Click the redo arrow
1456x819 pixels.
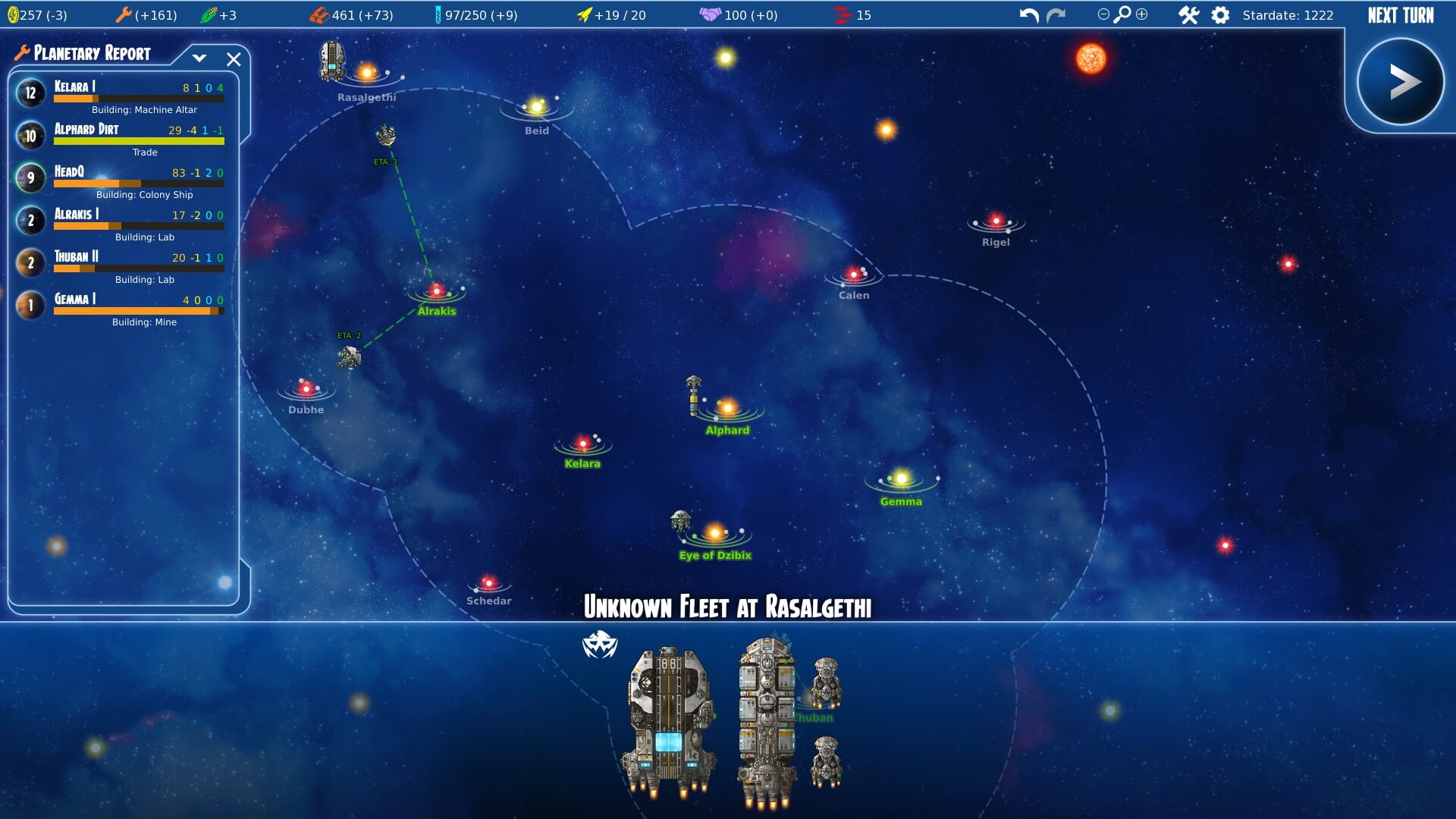tap(1056, 15)
